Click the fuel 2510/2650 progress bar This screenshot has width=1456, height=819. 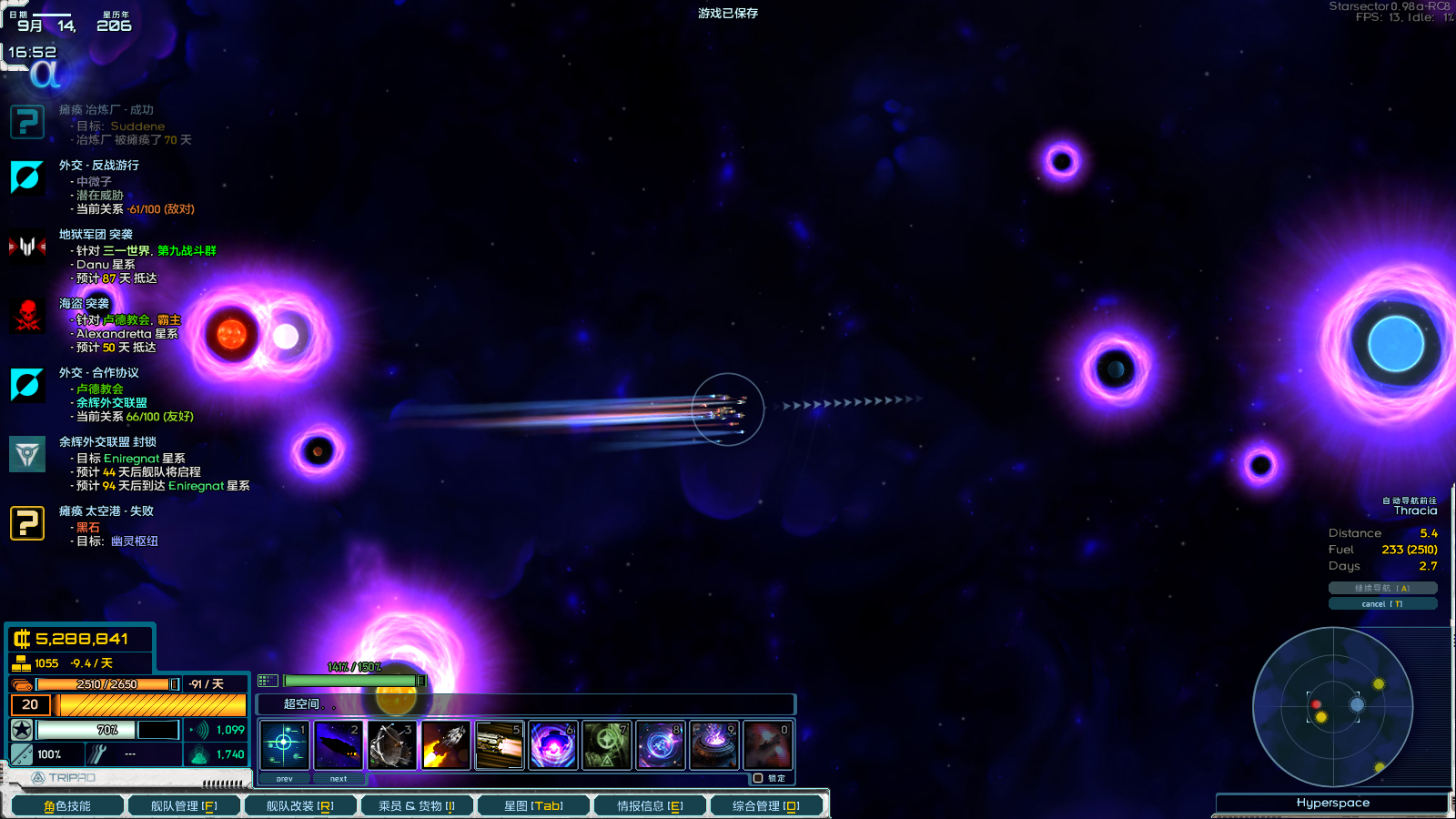click(x=109, y=683)
